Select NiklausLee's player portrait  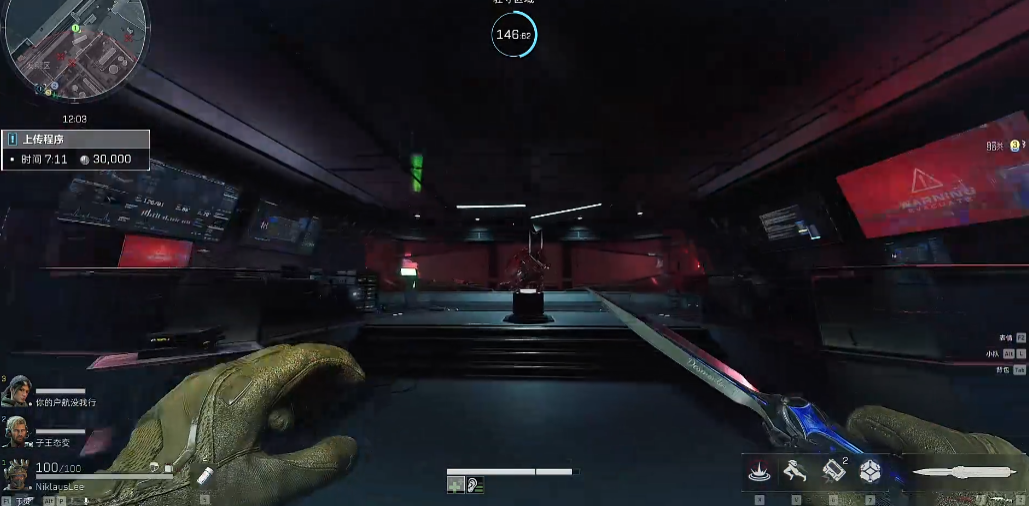(x=17, y=474)
